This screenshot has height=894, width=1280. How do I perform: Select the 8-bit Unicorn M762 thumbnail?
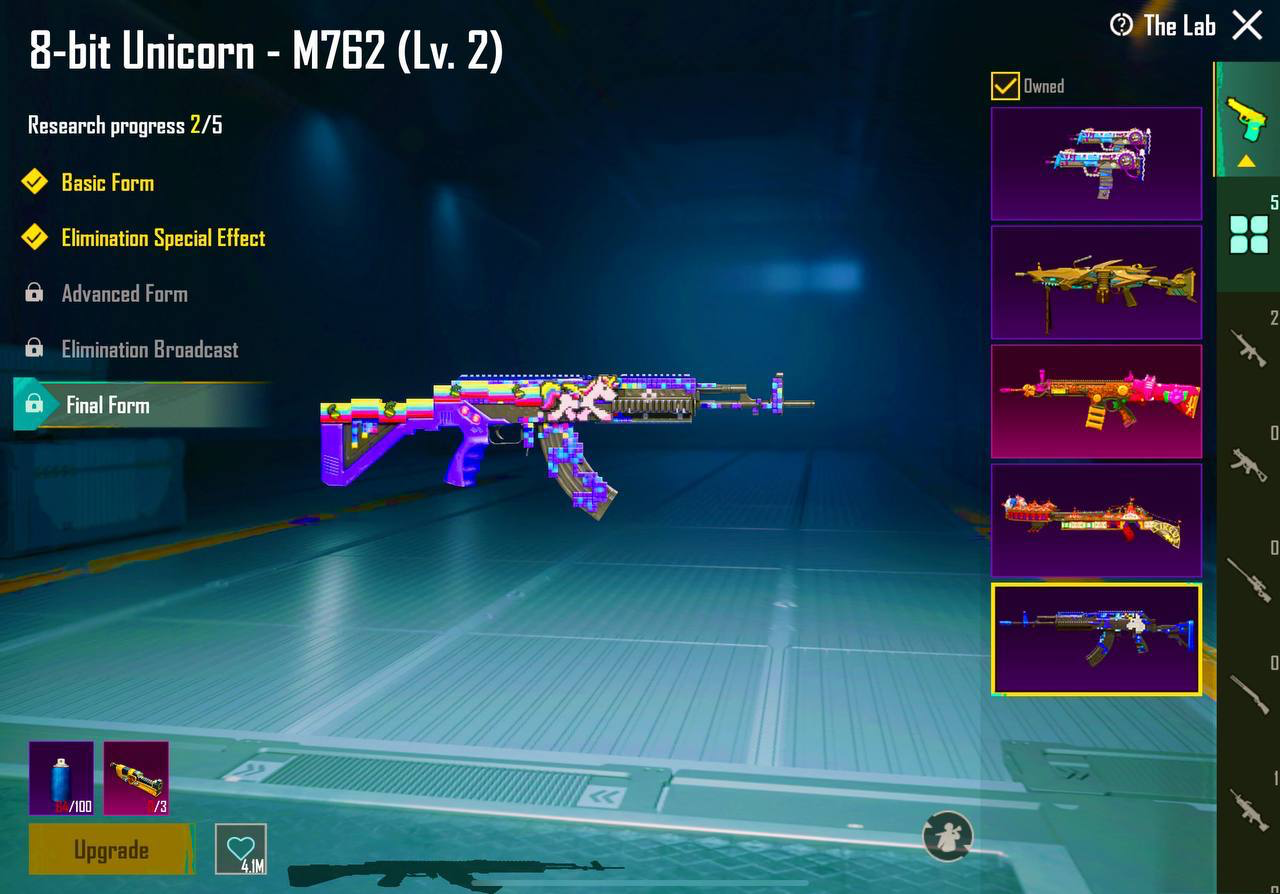[x=1096, y=639]
